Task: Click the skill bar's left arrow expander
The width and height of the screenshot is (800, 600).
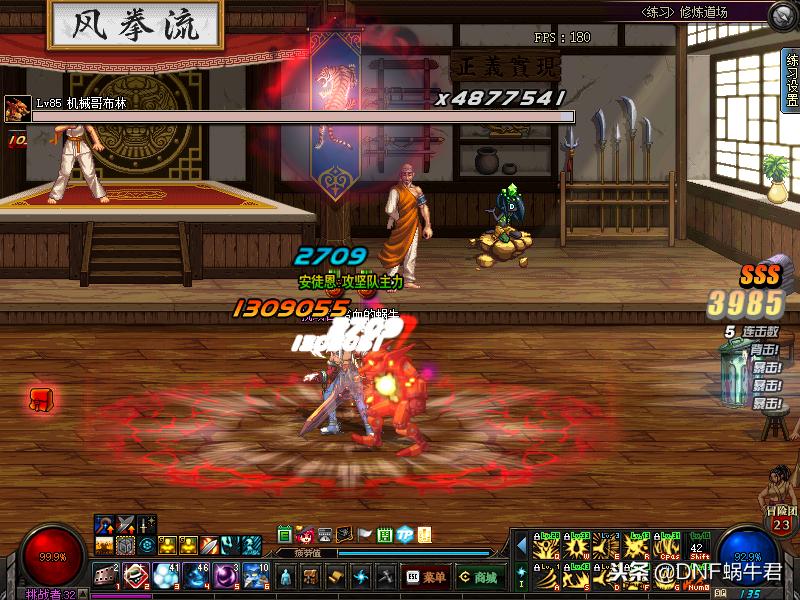Action: pyautogui.click(x=520, y=543)
